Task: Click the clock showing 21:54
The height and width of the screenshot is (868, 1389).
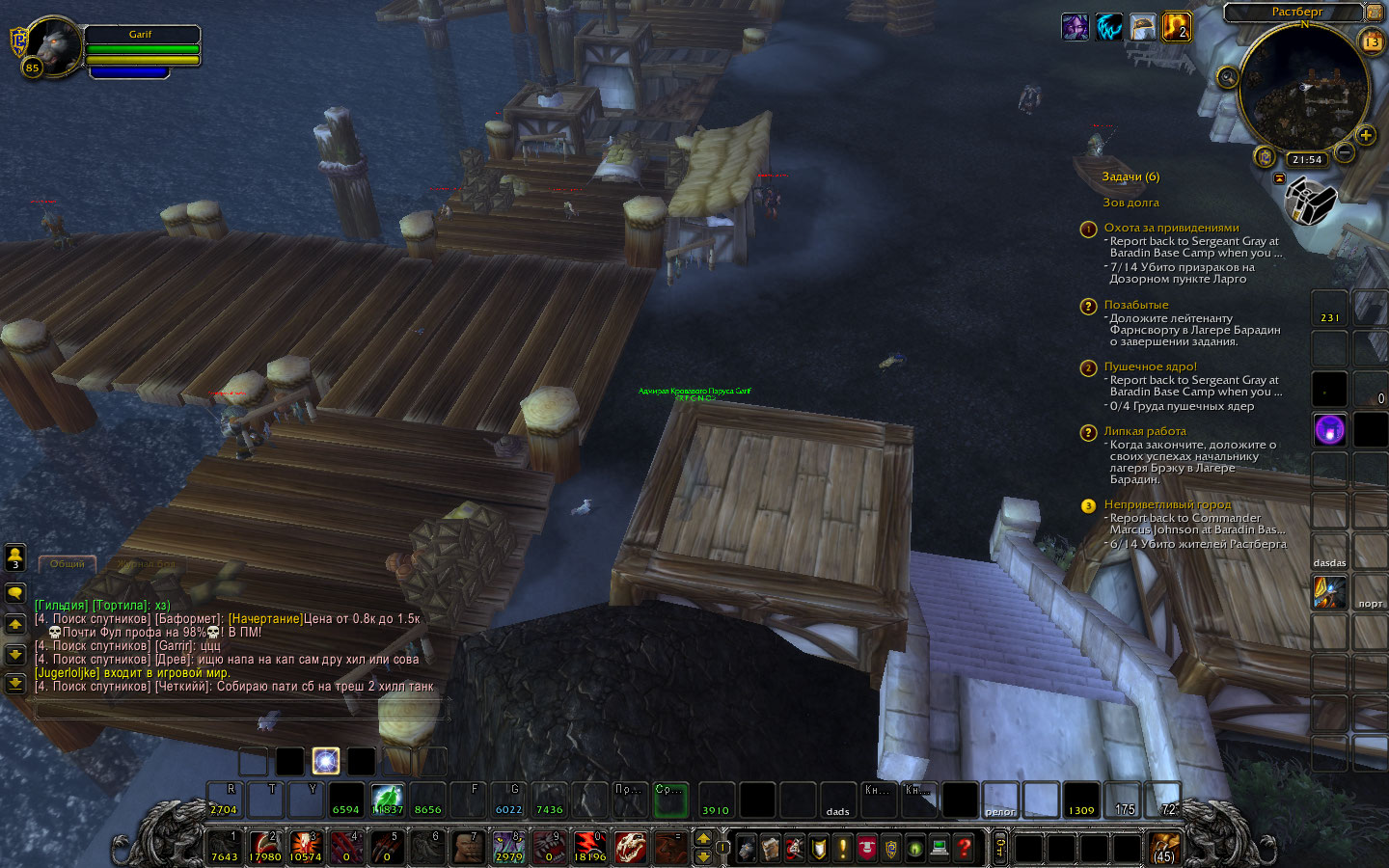Action: pyautogui.click(x=1307, y=159)
